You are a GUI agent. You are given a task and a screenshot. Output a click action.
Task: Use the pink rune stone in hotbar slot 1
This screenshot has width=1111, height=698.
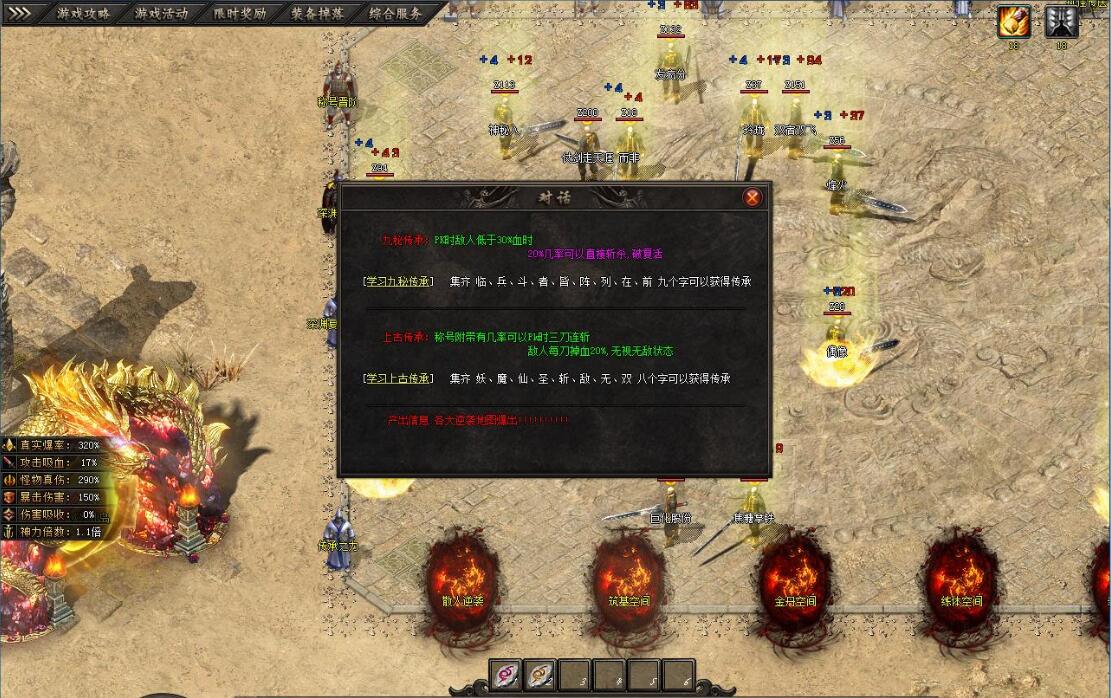[506, 675]
